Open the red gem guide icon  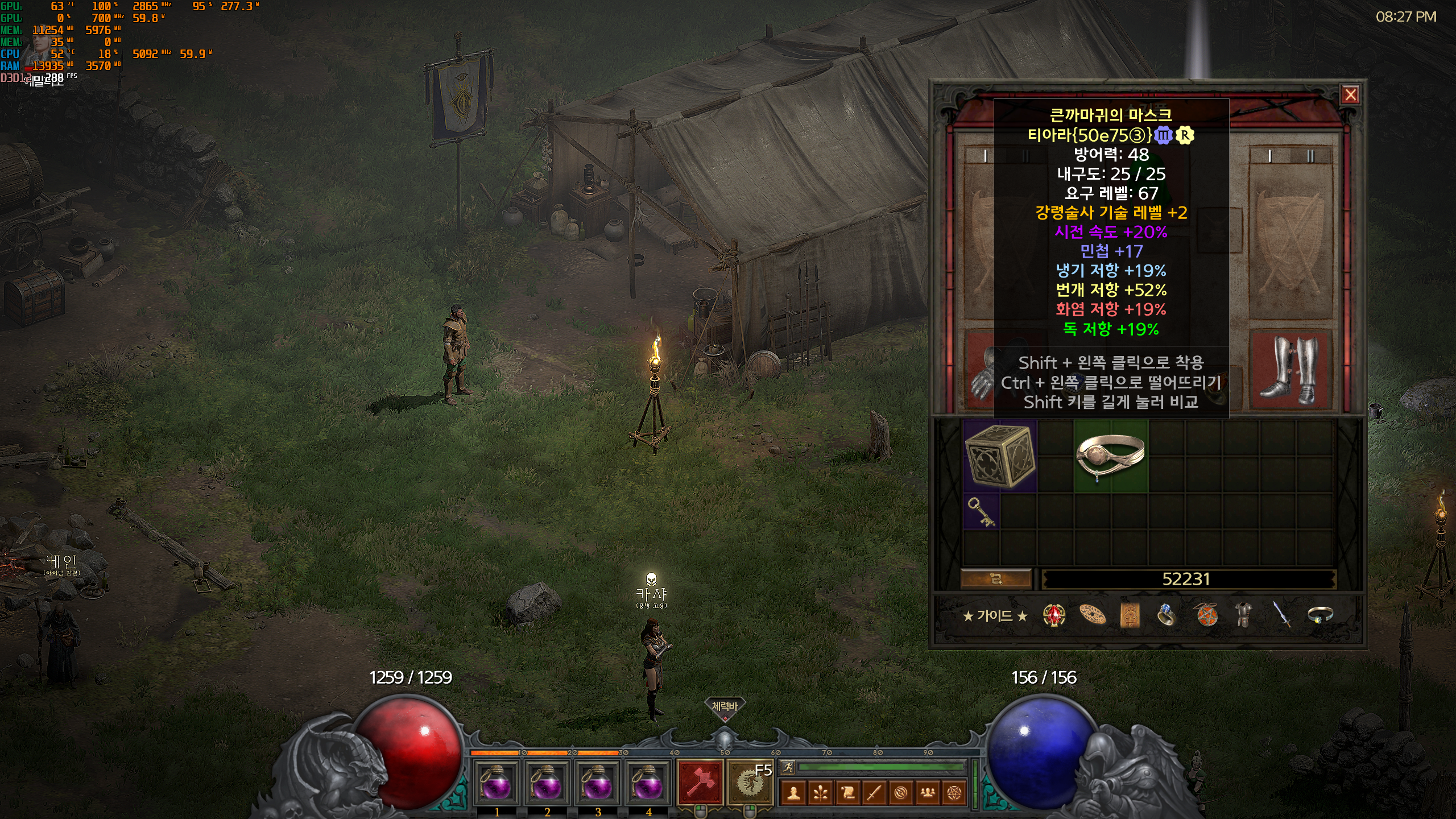pyautogui.click(x=1054, y=615)
